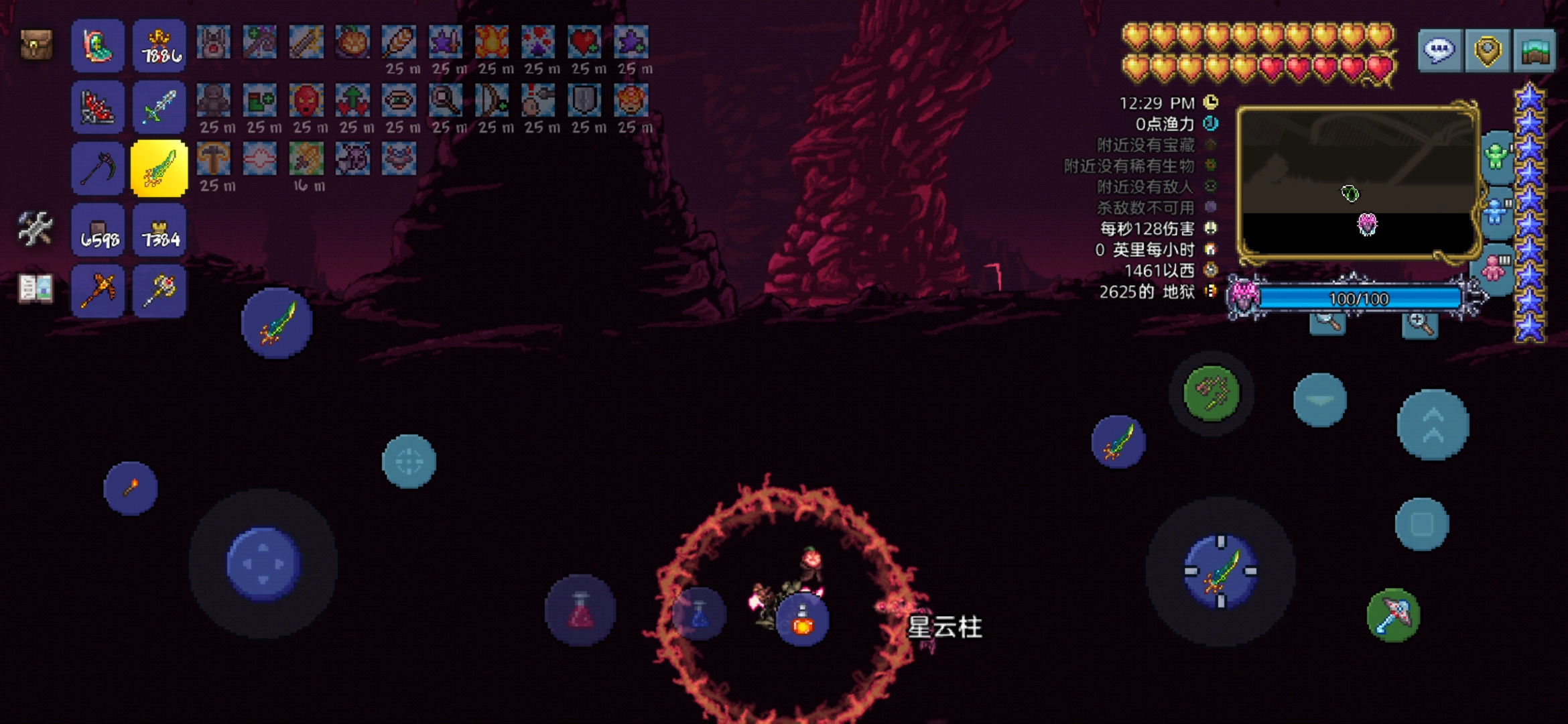Open the chat speech bubble
Viewport: 1568px width, 724px height.
pos(1440,50)
